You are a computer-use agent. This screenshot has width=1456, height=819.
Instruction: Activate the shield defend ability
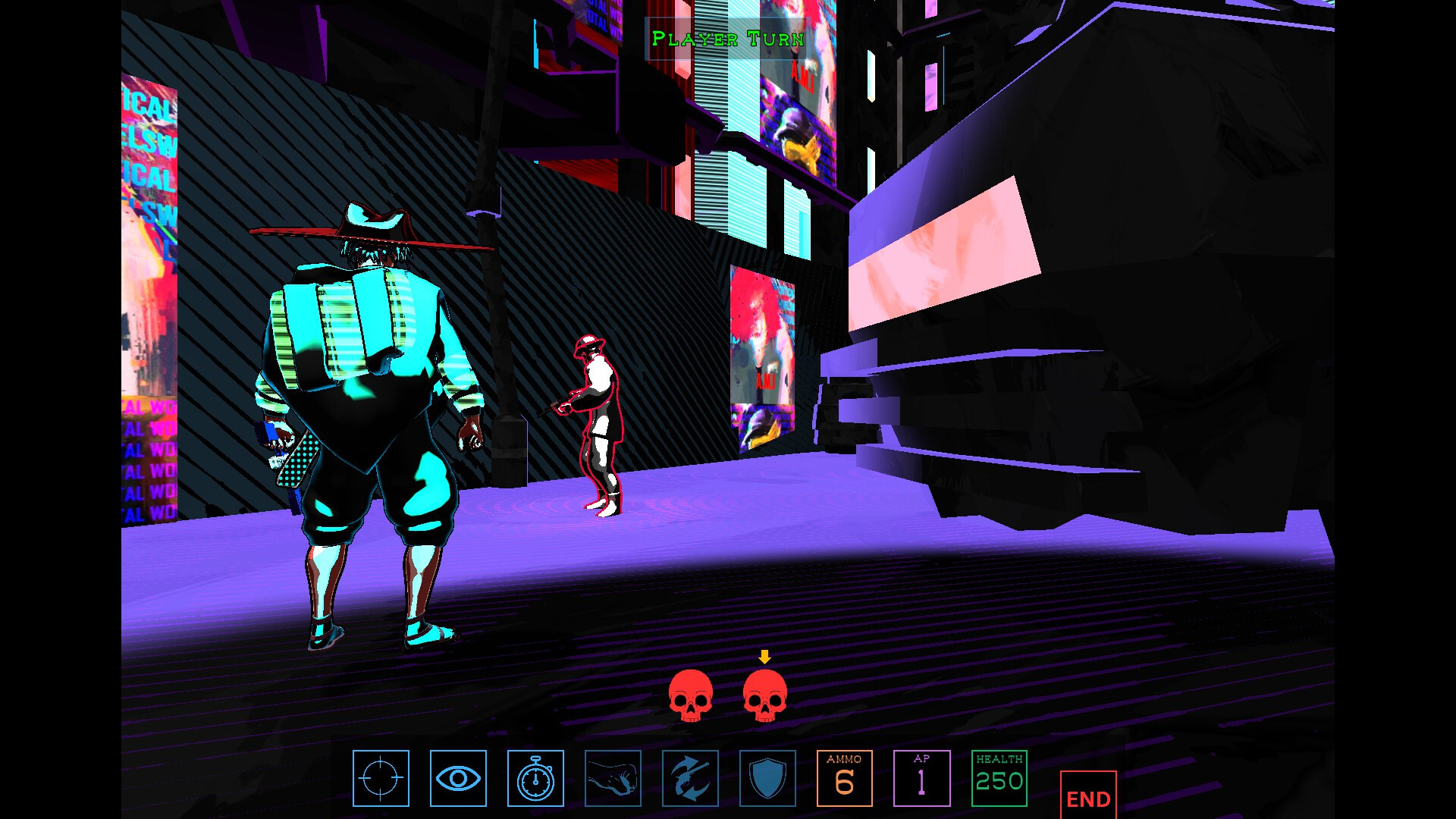[767, 778]
